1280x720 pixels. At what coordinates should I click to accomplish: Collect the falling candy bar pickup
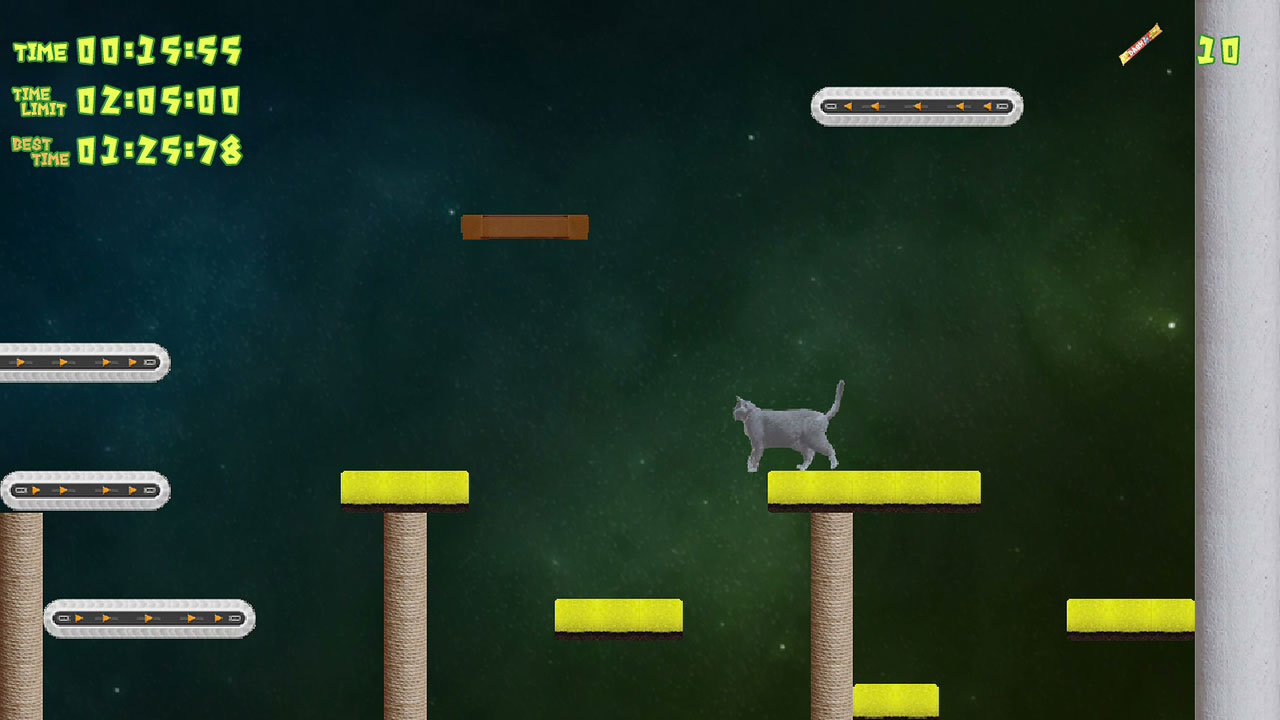point(1140,46)
